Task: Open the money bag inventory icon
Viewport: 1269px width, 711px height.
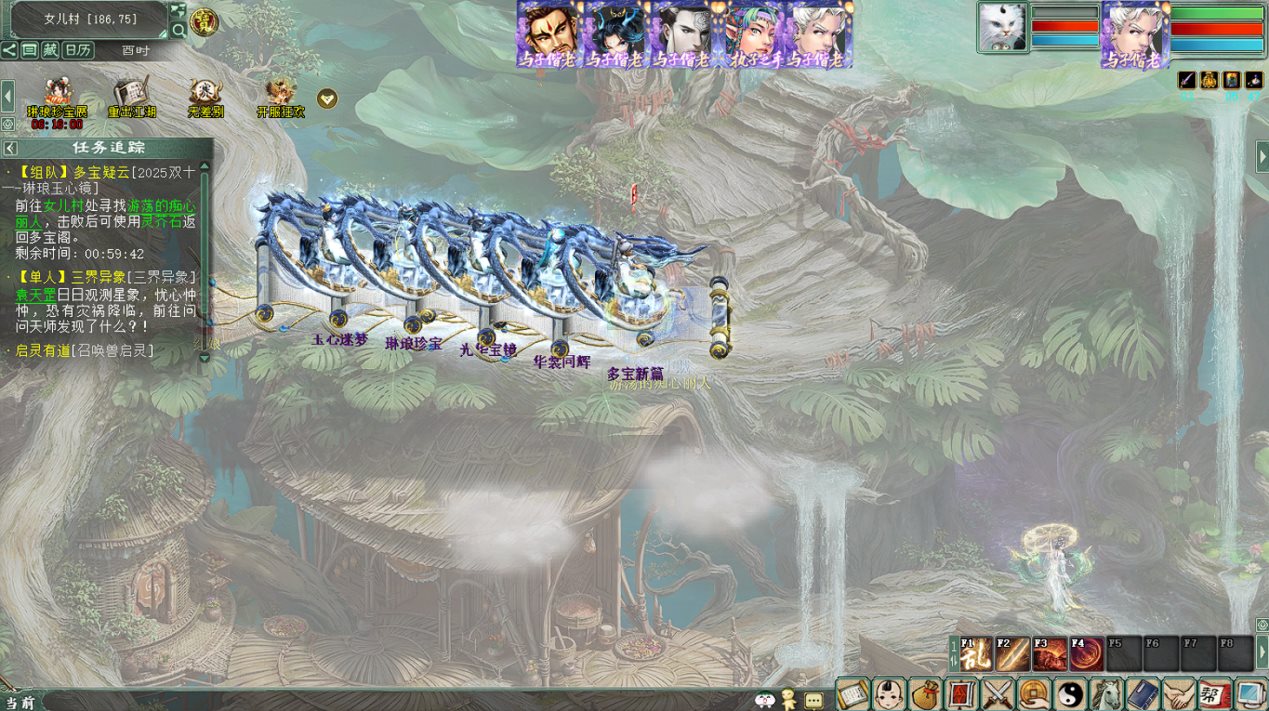Action: [925, 693]
